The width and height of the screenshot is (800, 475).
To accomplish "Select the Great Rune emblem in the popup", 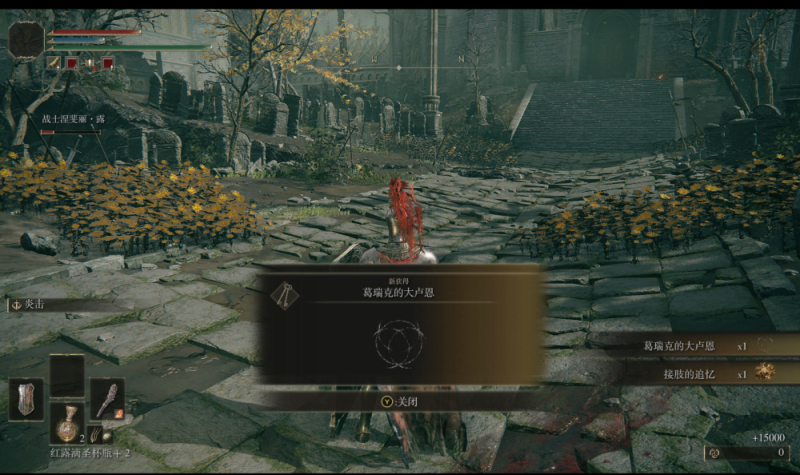I will [x=399, y=341].
